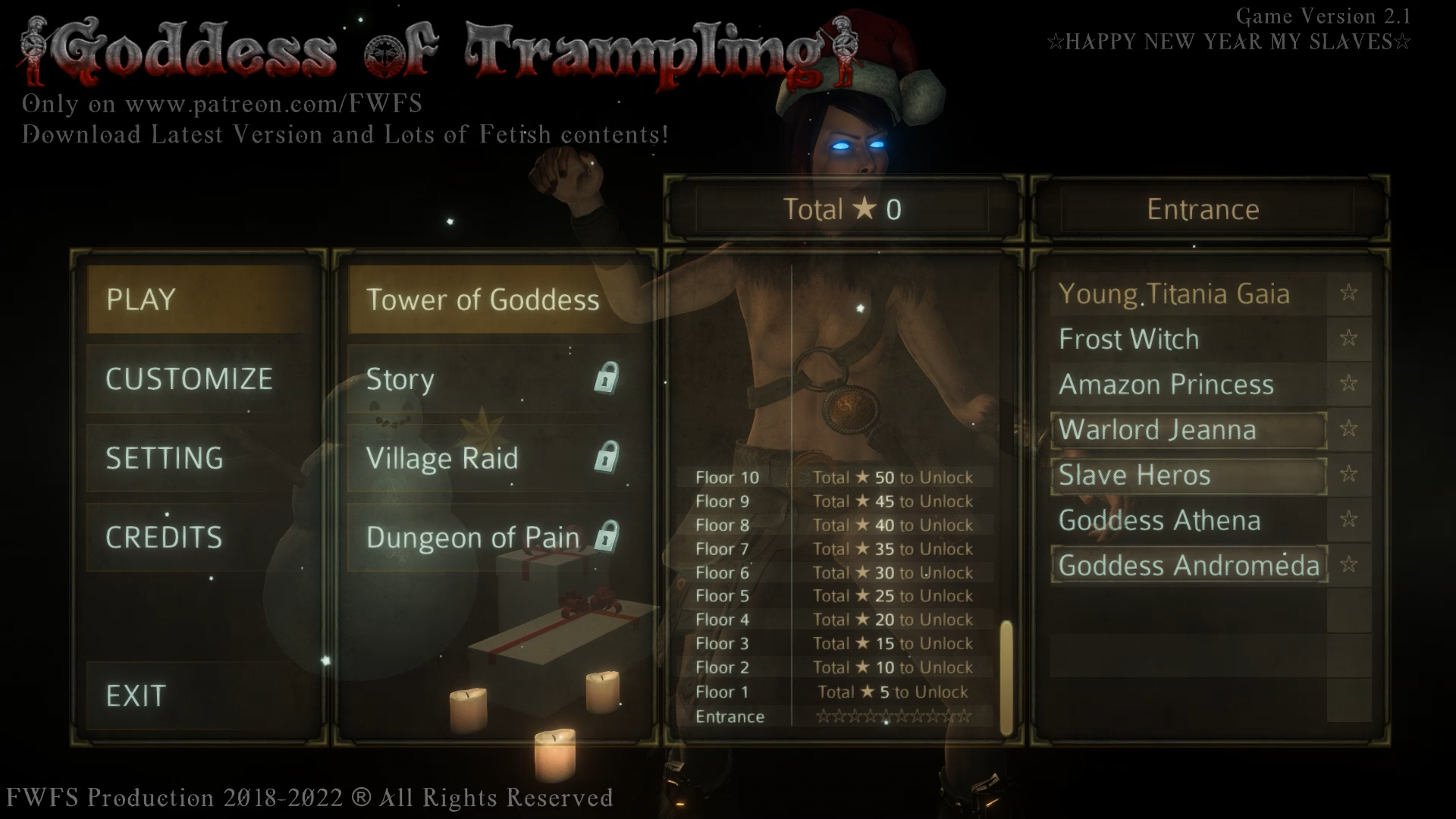The image size is (1456, 819).
Task: Pick the locked Village Raid mode
Action: coord(493,458)
